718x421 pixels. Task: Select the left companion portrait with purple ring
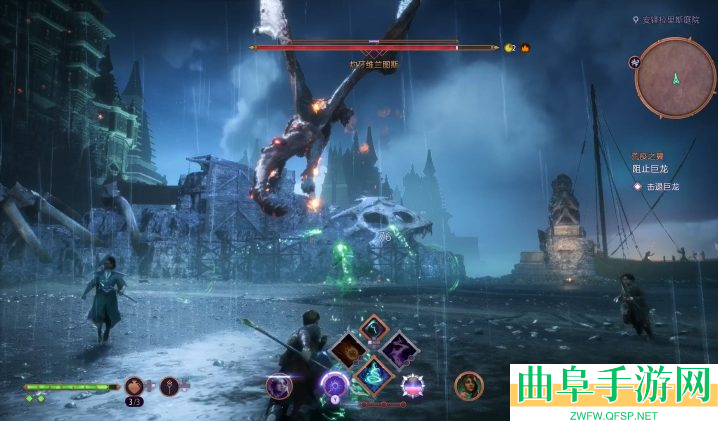pos(278,386)
